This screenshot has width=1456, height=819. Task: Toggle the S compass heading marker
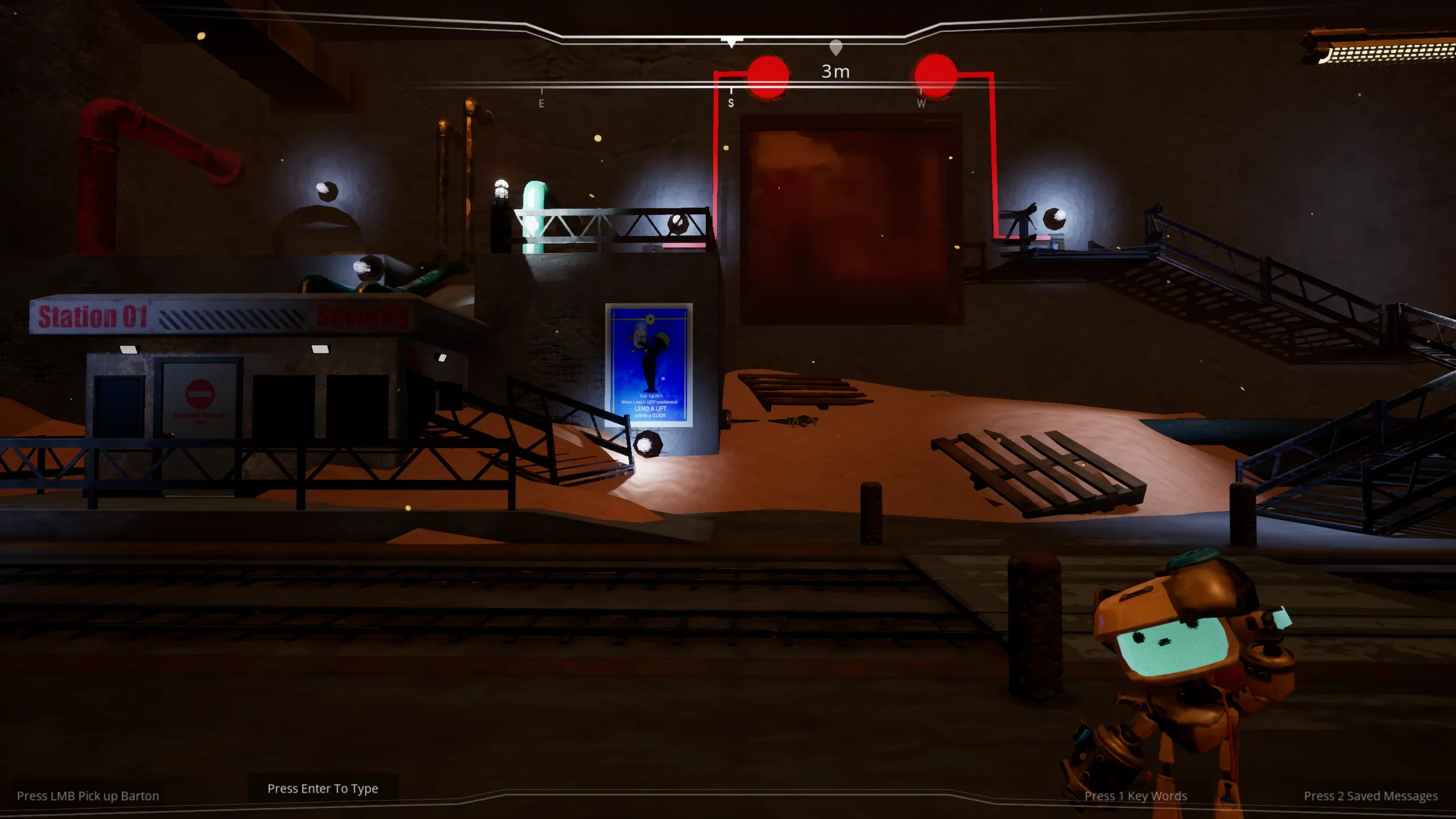(x=731, y=104)
